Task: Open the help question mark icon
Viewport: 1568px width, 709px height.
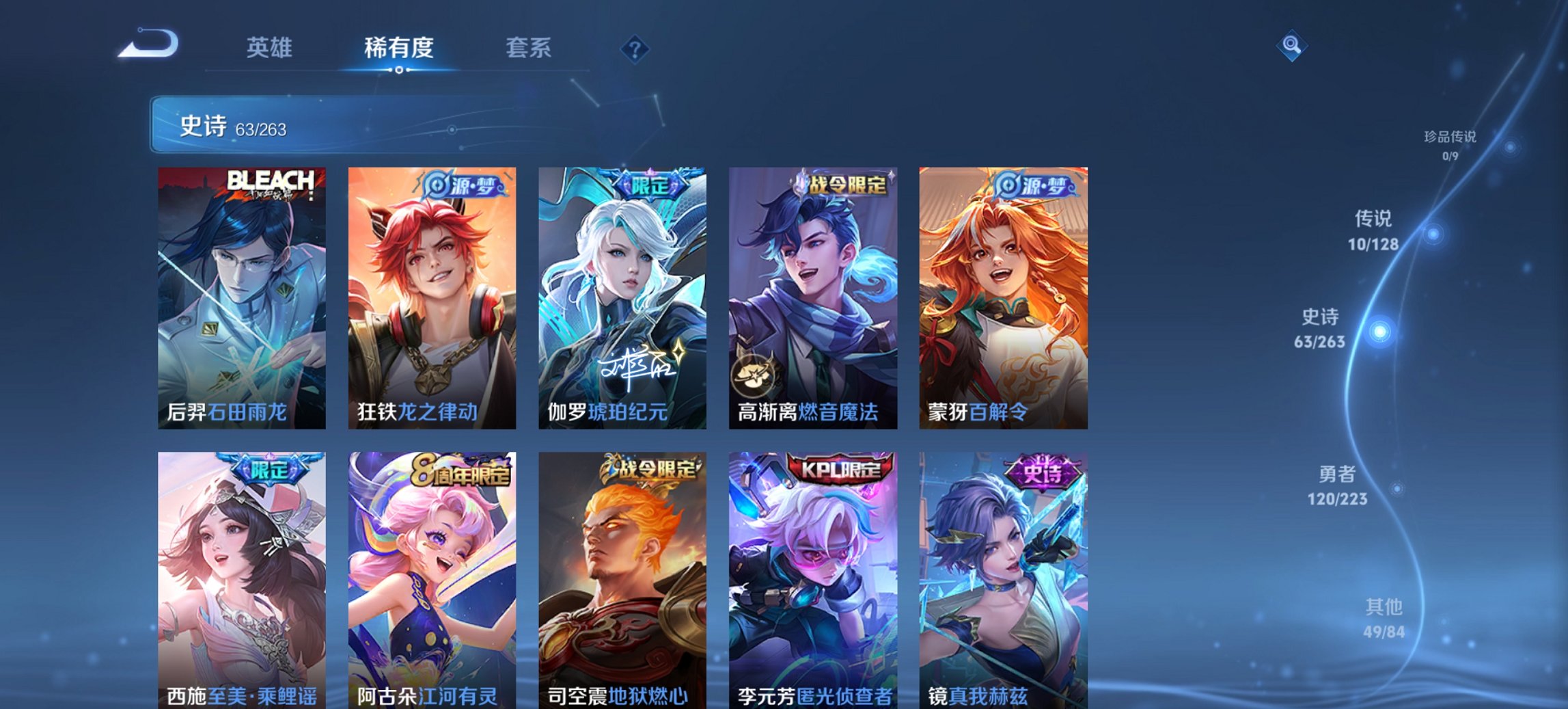Action: click(635, 48)
